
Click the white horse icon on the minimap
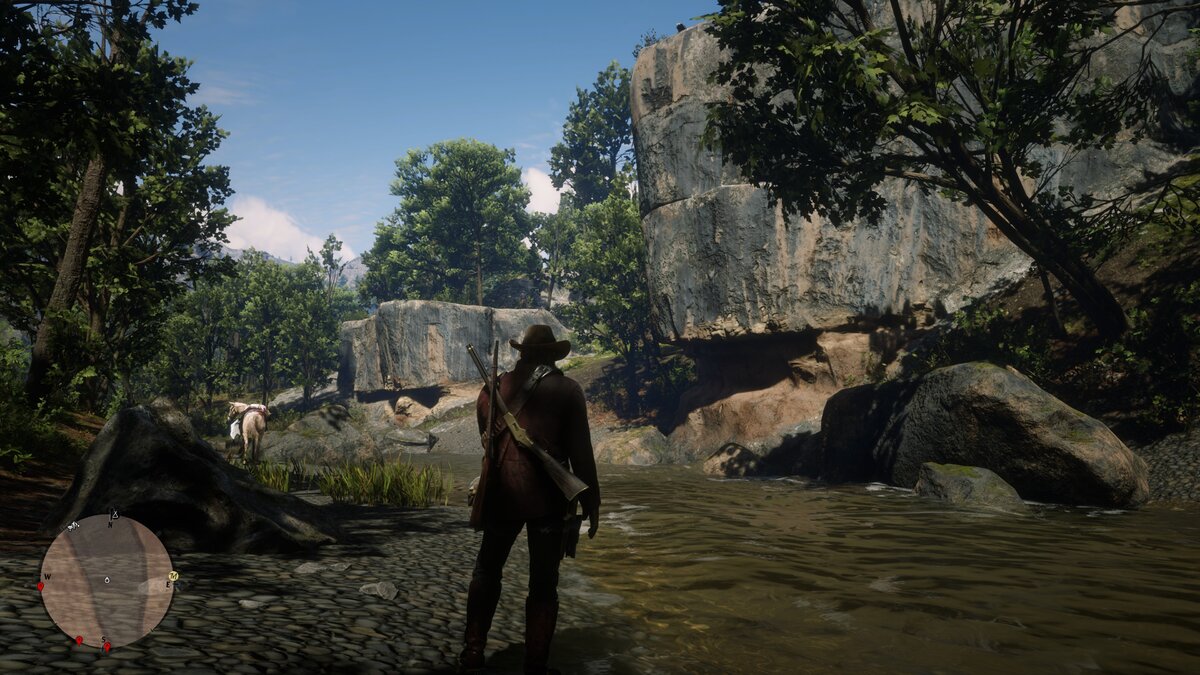[x=73, y=526]
